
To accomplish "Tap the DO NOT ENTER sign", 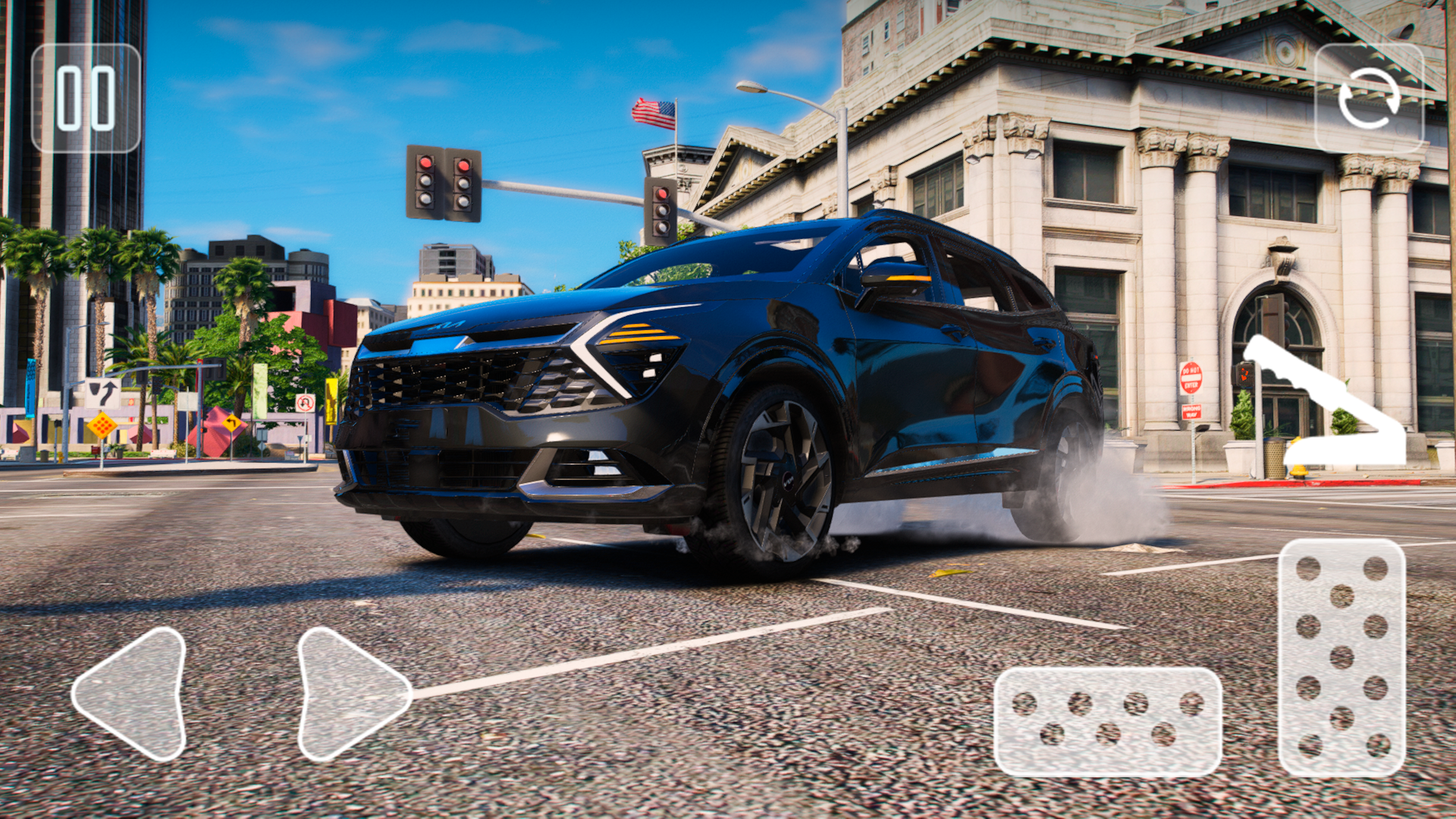I will (x=1191, y=378).
